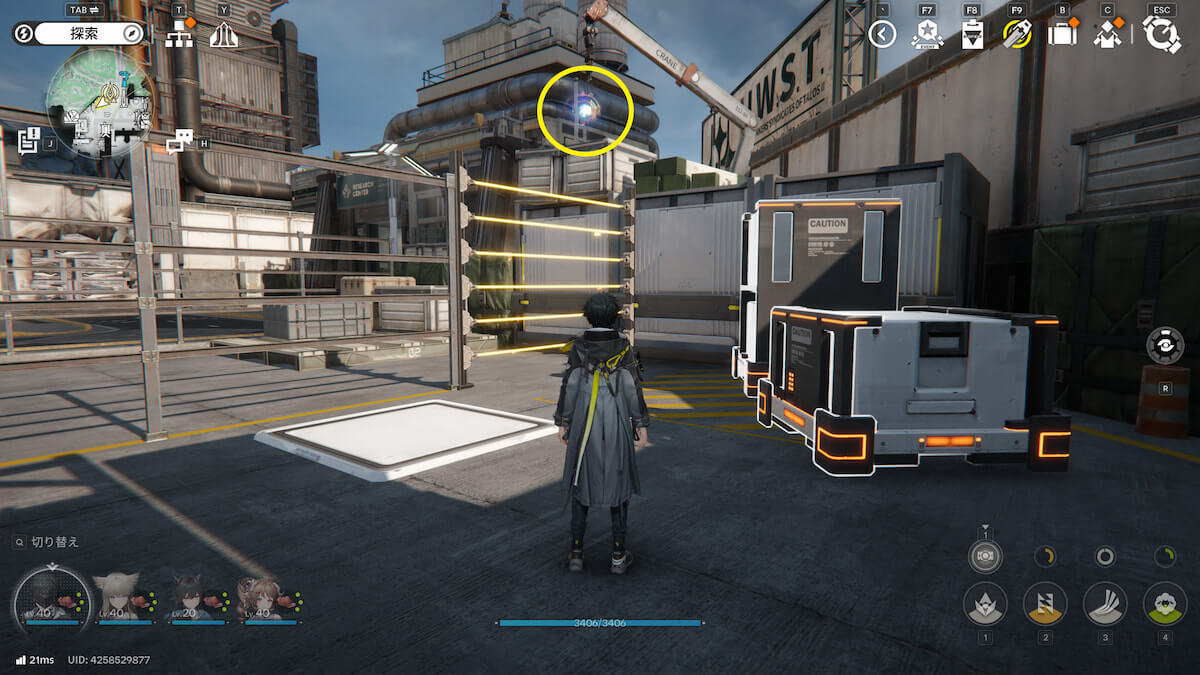Use the camera-like item above skill 1
The width and height of the screenshot is (1200, 675).
coord(985,555)
